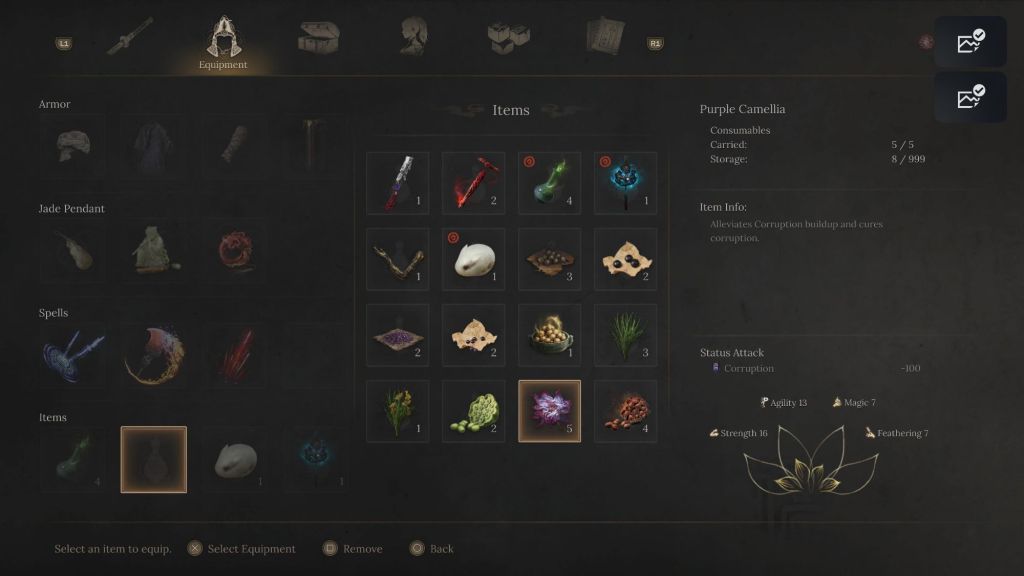The width and height of the screenshot is (1024, 576).
Task: Open the stacked boxes tab
Action: tap(508, 38)
